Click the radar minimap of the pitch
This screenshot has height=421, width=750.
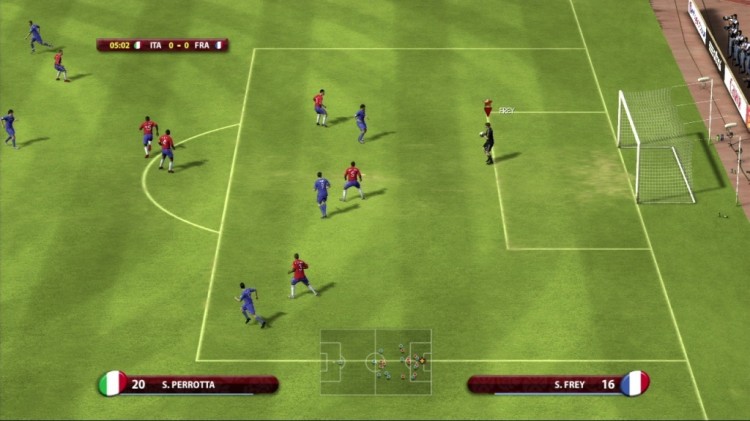[376, 360]
